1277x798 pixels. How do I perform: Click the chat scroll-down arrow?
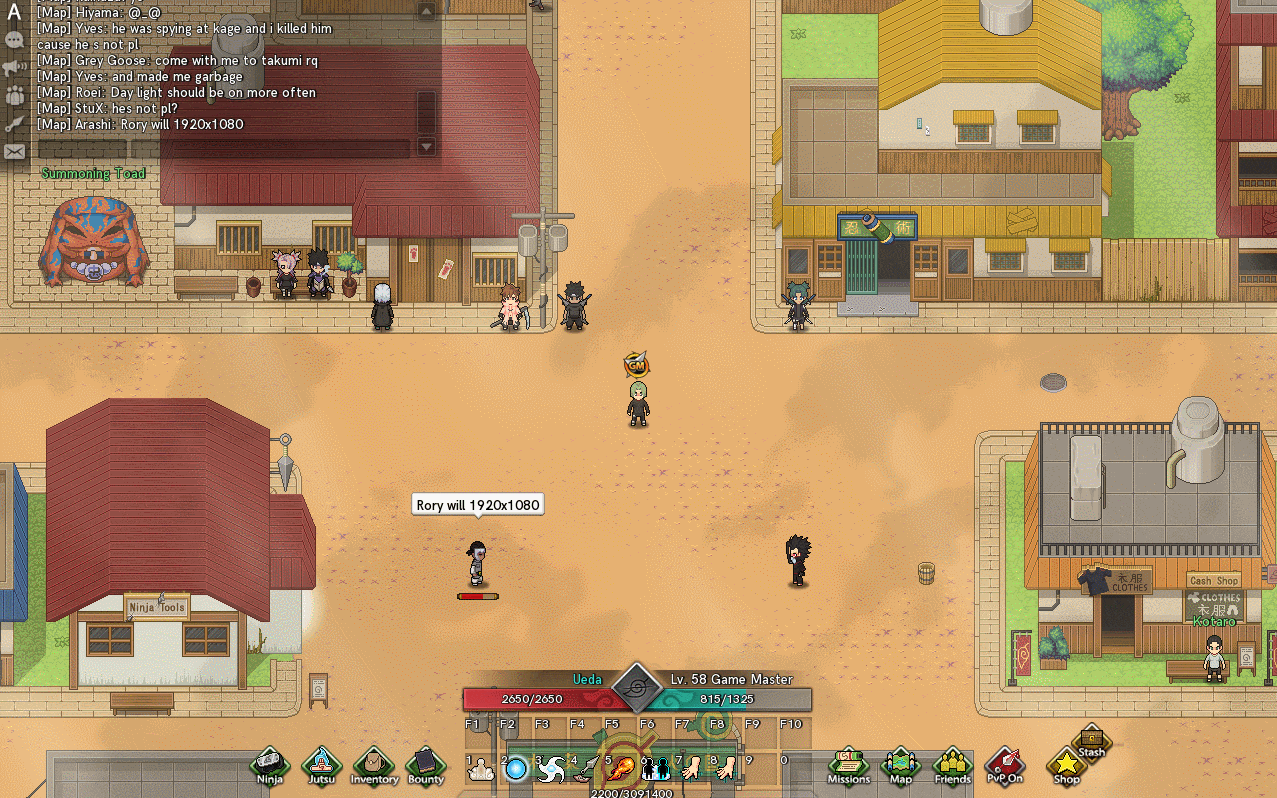coord(427,147)
